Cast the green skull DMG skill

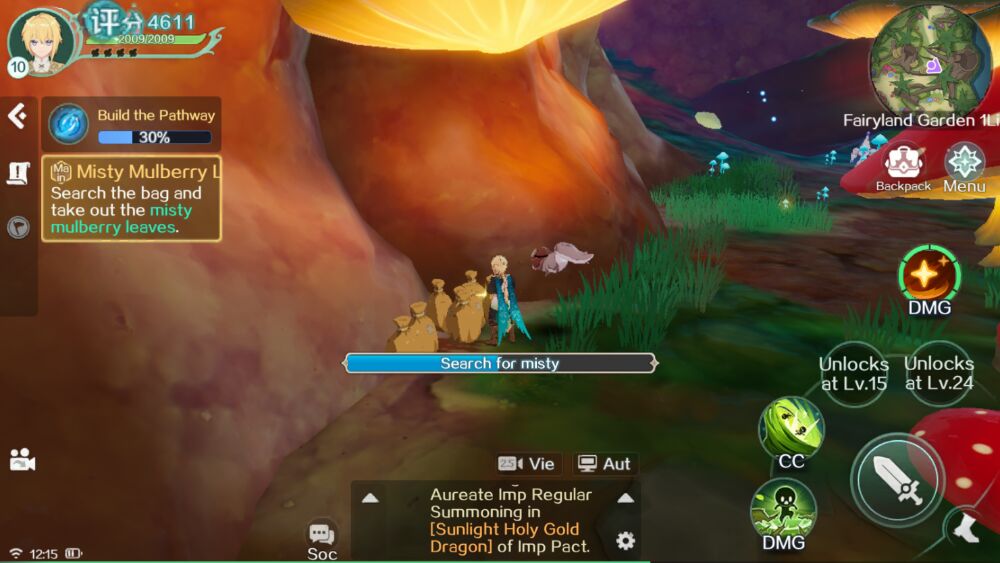pos(783,508)
